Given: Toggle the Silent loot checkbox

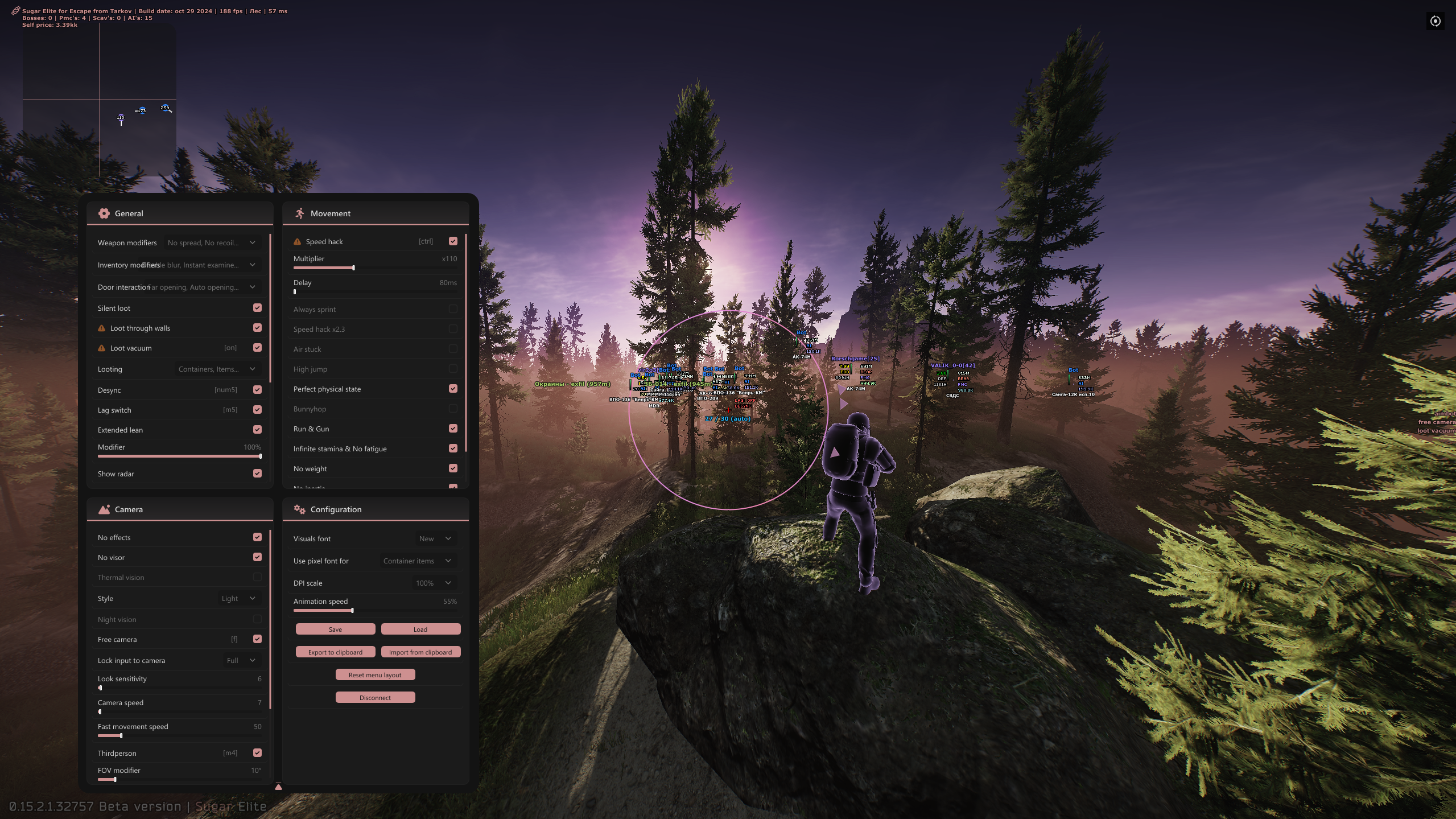Looking at the screenshot, I should point(257,308).
